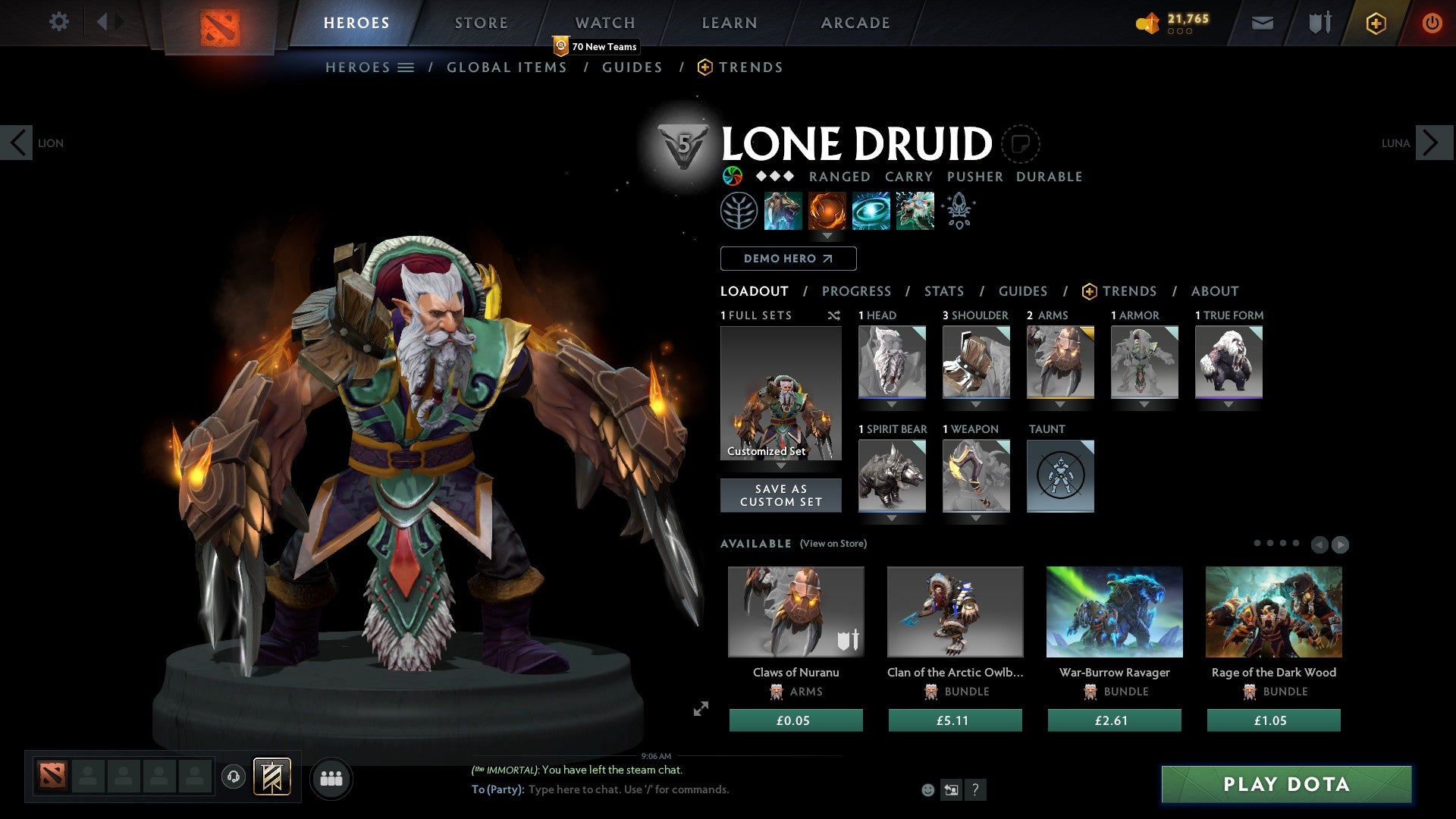Open Dota Plus hexagon icon
Viewport: 1456px width, 819px height.
[x=1375, y=23]
